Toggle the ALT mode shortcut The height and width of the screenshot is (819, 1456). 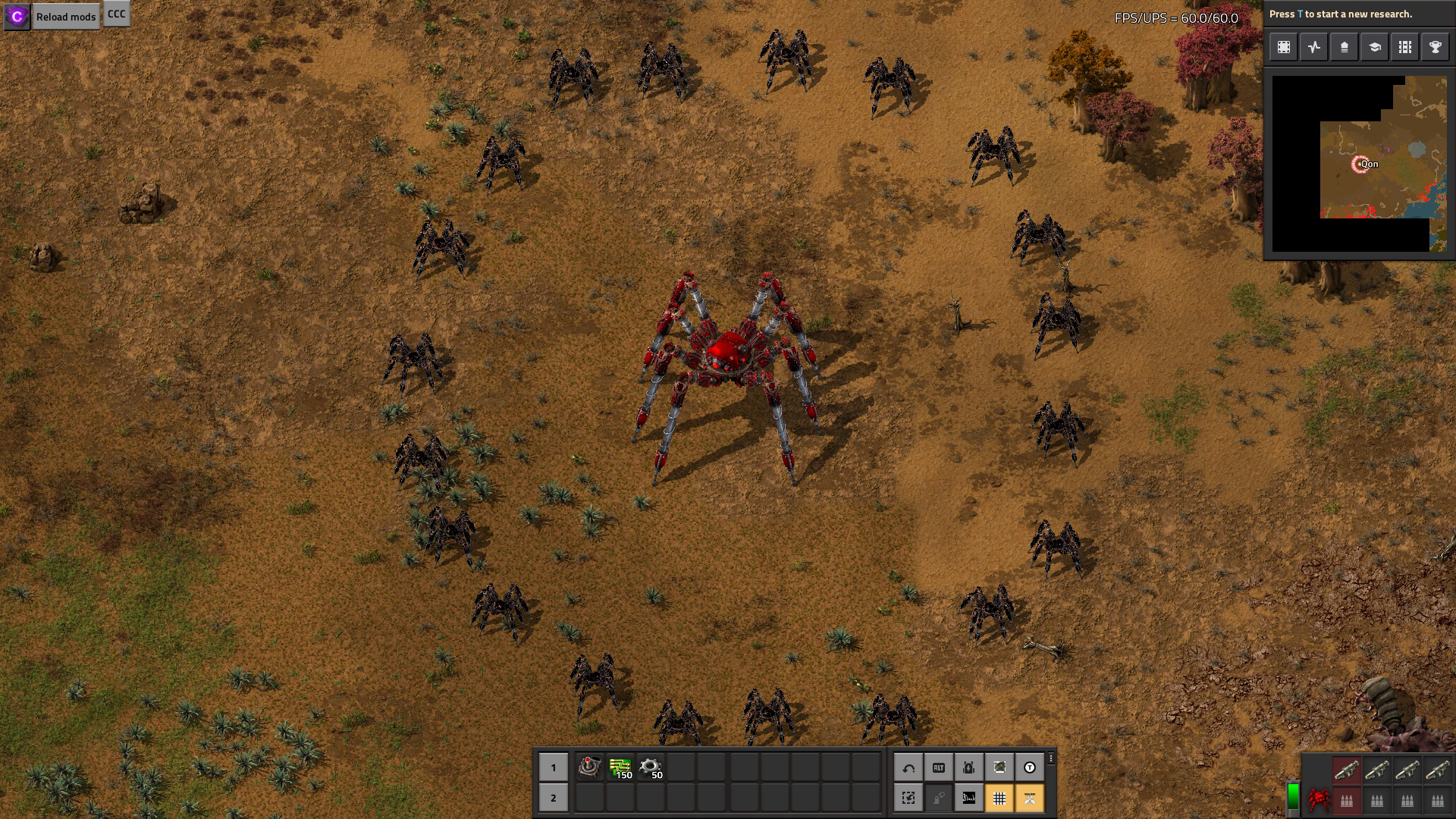click(x=939, y=767)
